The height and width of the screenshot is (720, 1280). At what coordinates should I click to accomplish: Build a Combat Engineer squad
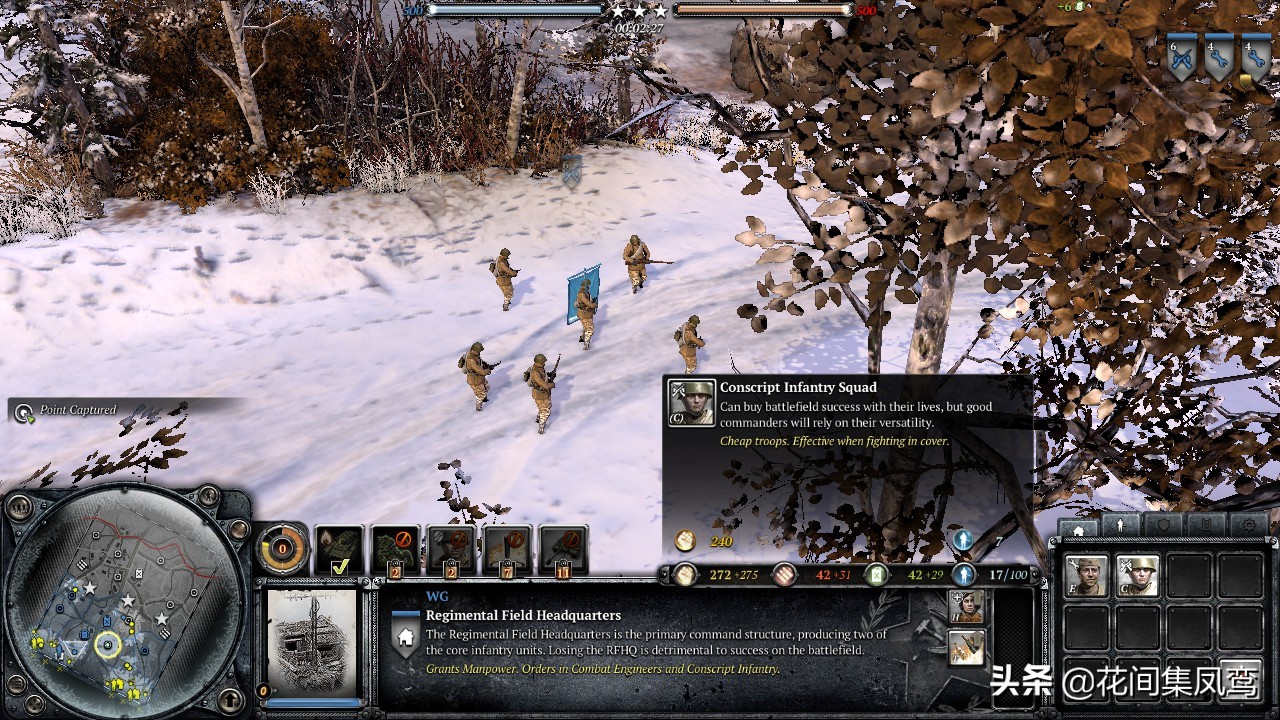1085,577
